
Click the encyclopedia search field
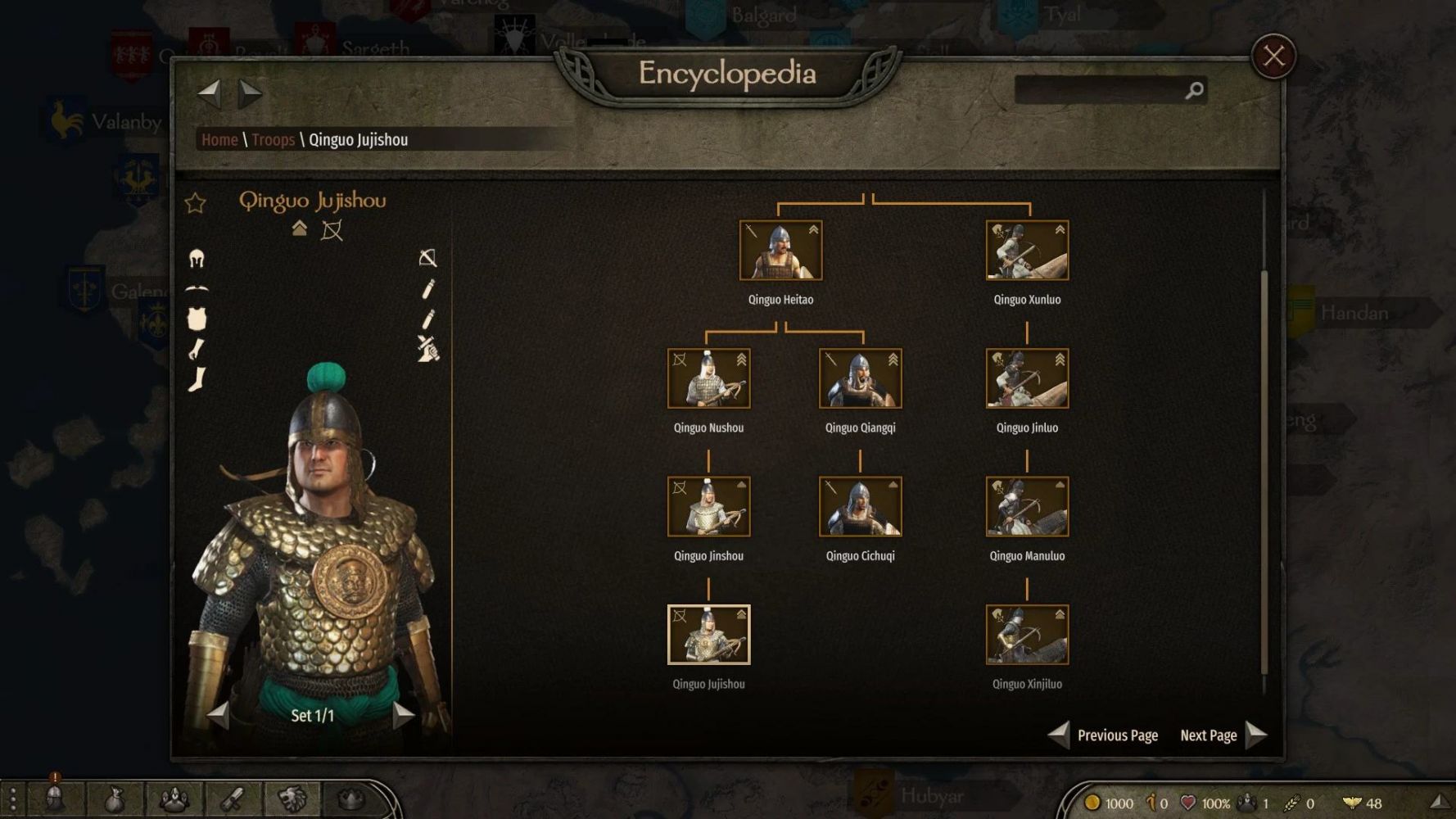(x=1099, y=90)
